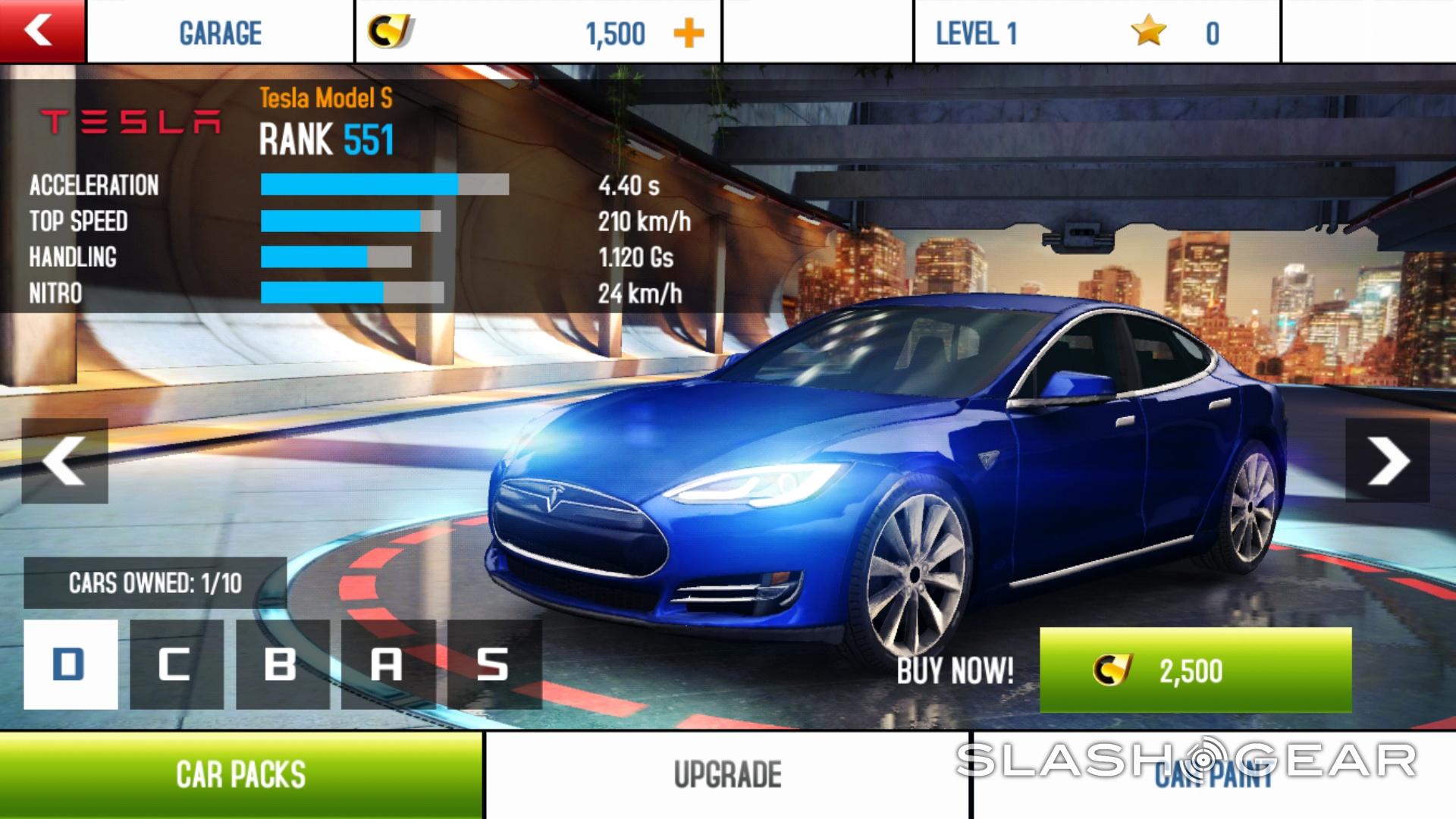Select the class D car category
The width and height of the screenshot is (1456, 819).
tap(71, 664)
